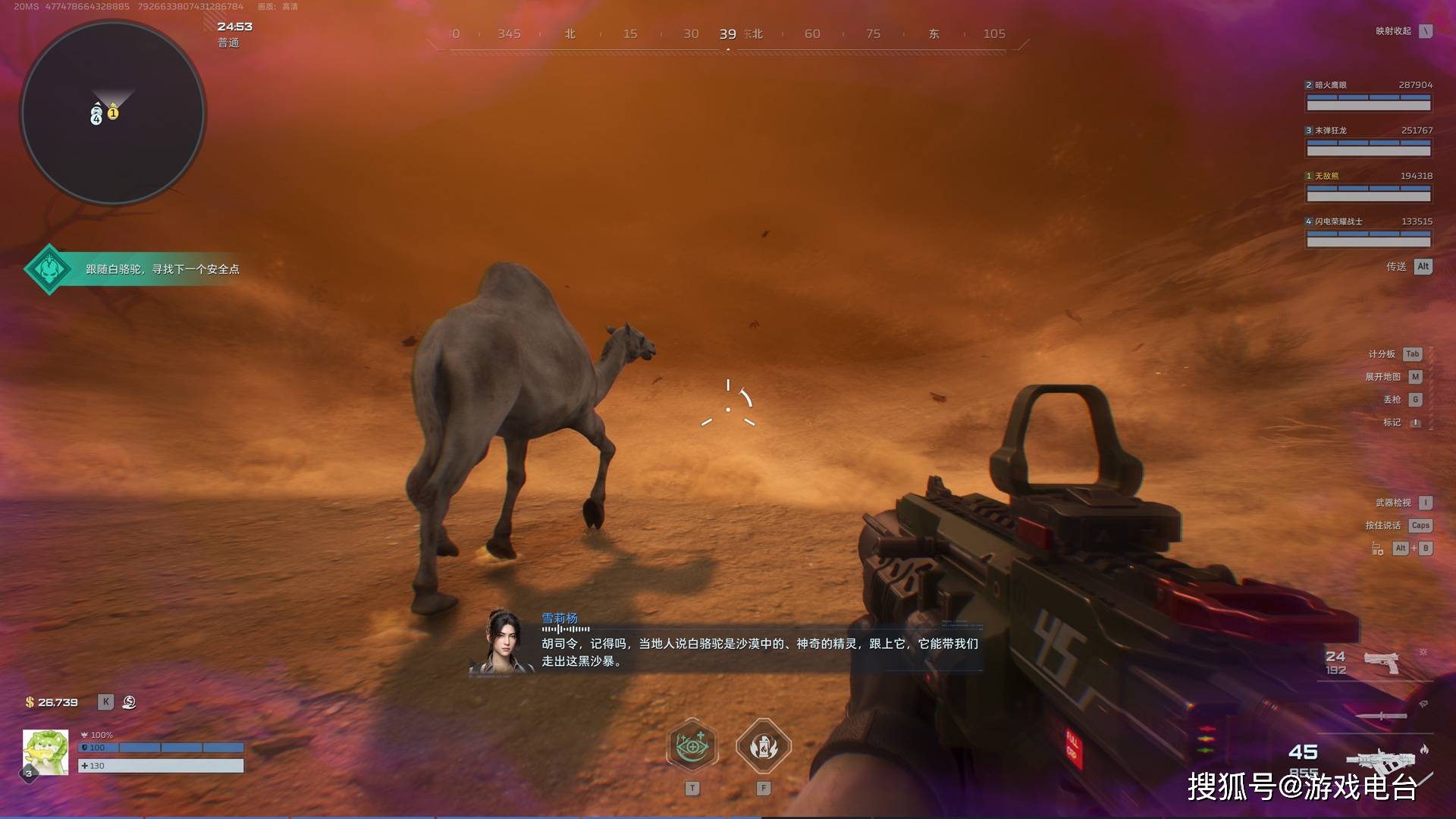Choose teammate 闪电荣耀战士 in the squad list
Screen dimensions: 1456x819
click(x=1368, y=232)
